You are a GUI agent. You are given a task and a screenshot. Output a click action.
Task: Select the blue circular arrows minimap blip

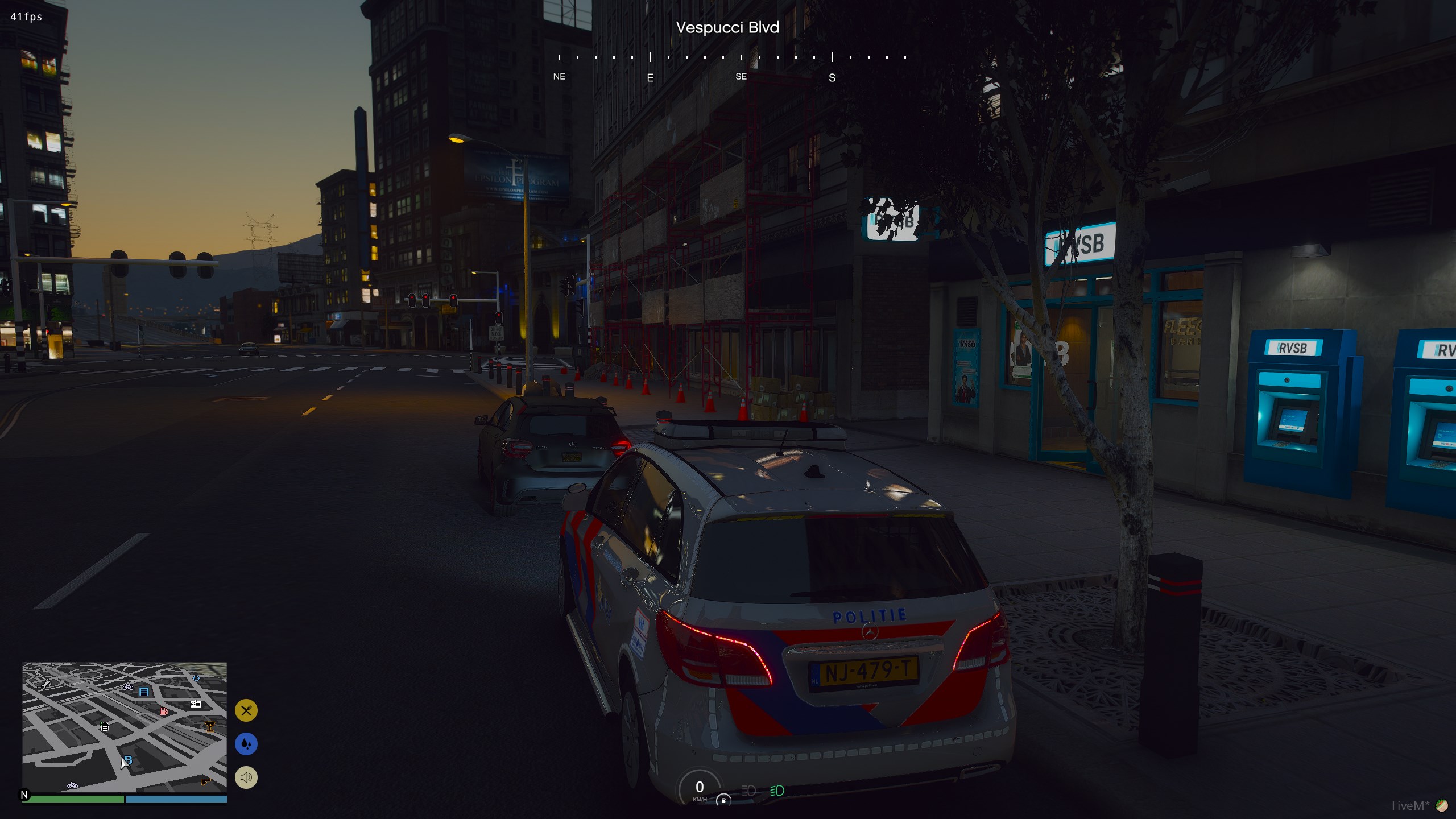click(x=196, y=678)
